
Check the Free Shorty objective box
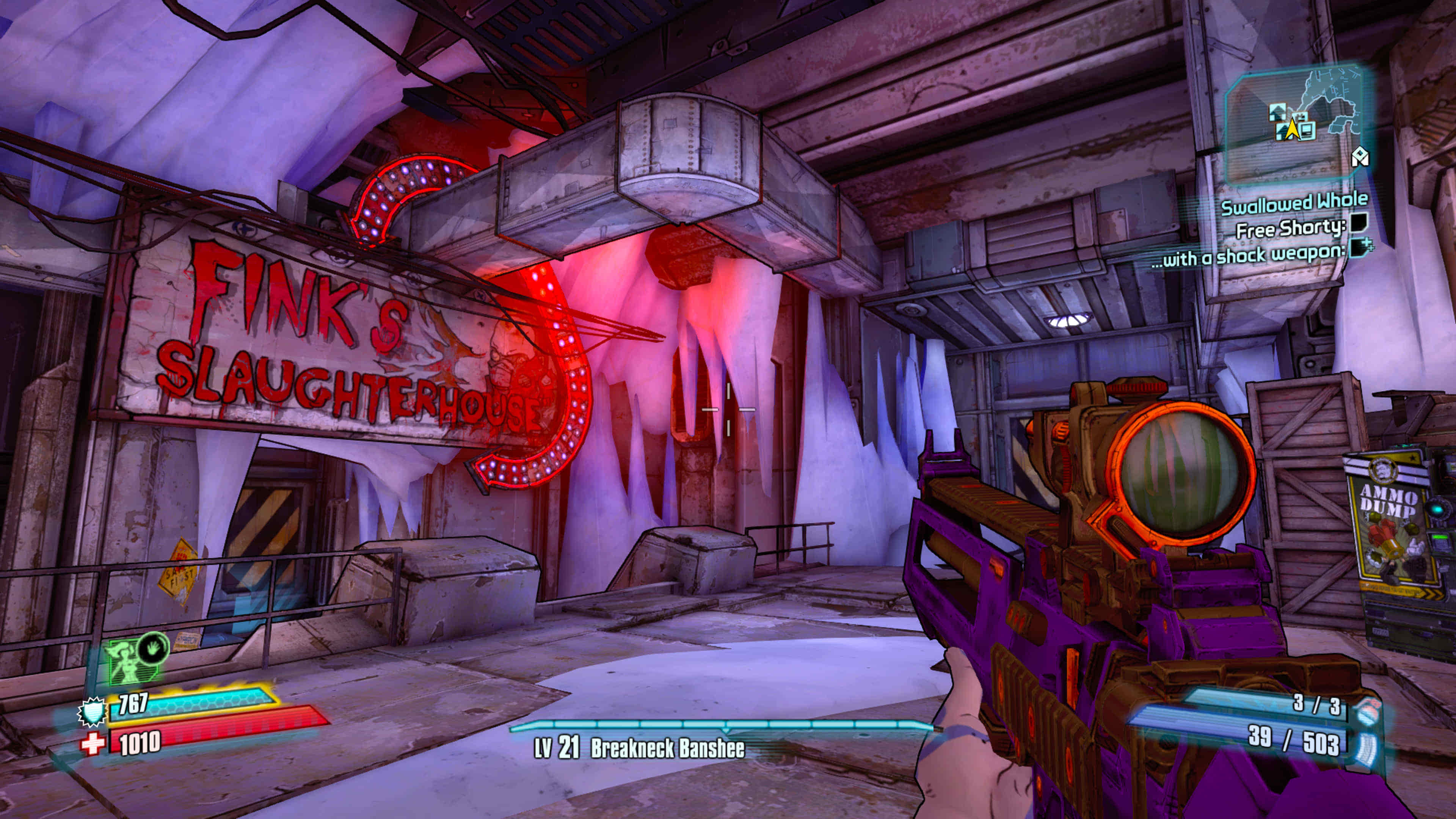click(1359, 223)
